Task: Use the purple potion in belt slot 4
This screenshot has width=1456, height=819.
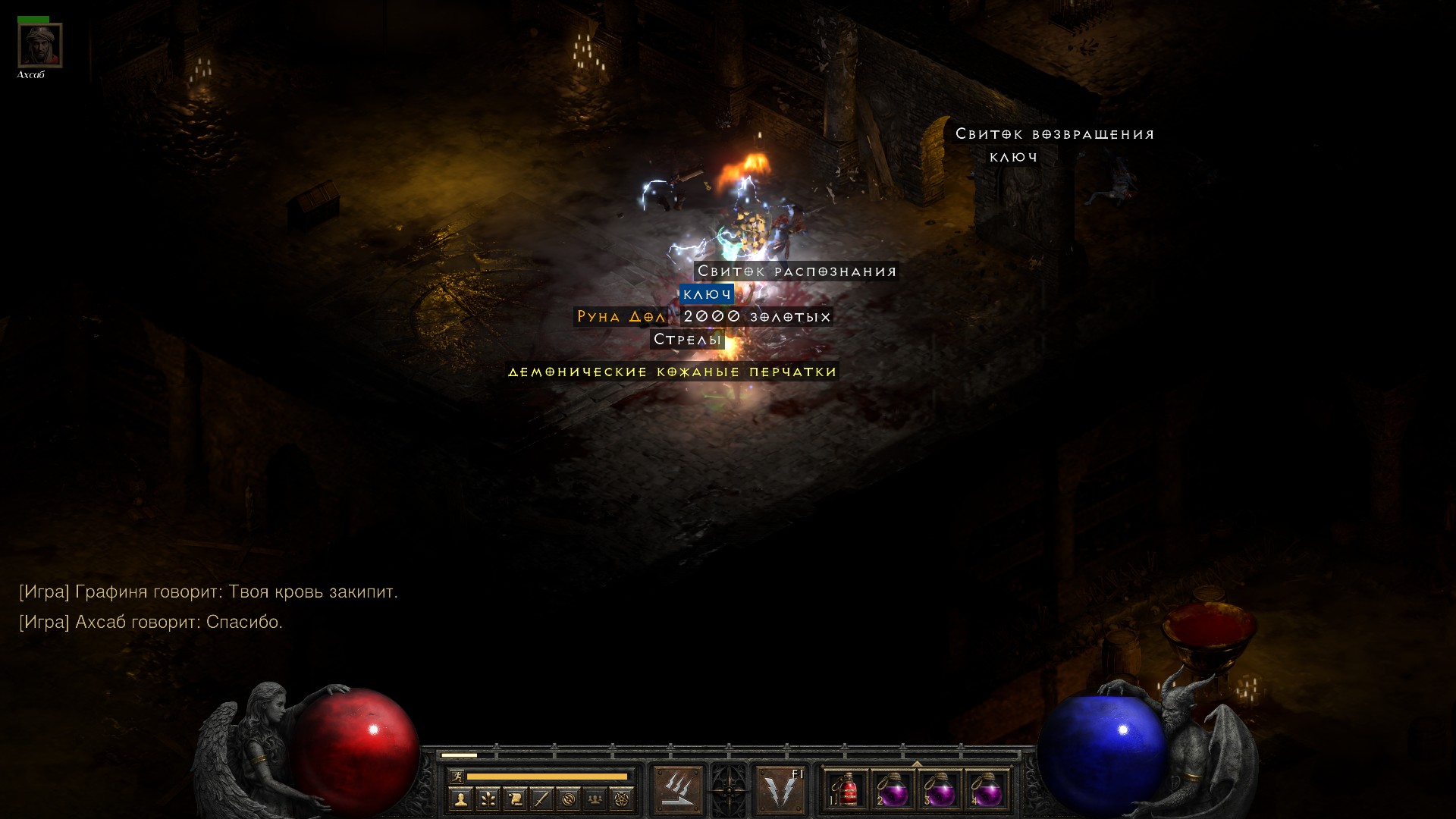Action: (x=987, y=790)
